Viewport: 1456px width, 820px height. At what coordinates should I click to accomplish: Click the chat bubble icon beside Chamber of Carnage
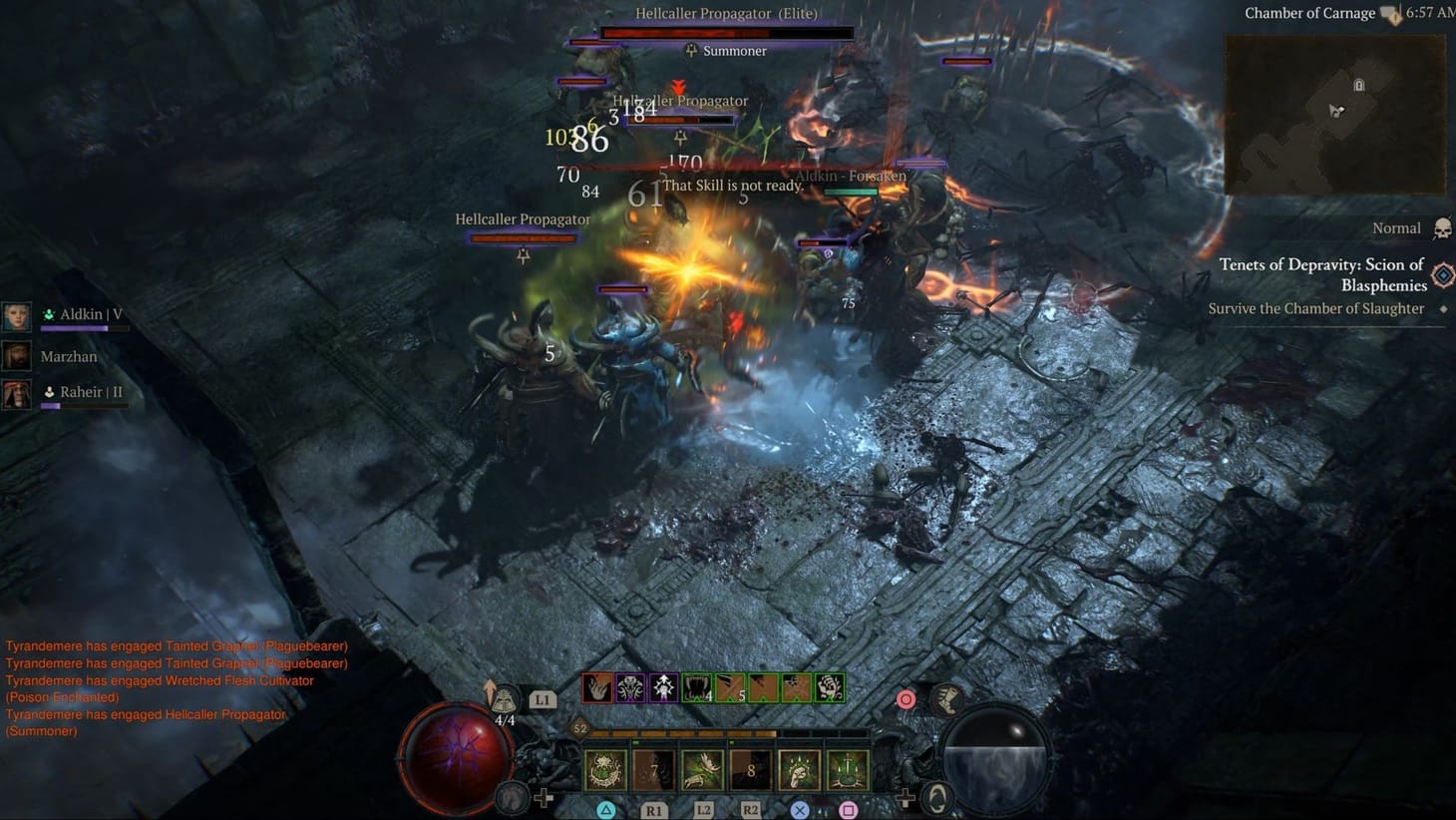1389,12
